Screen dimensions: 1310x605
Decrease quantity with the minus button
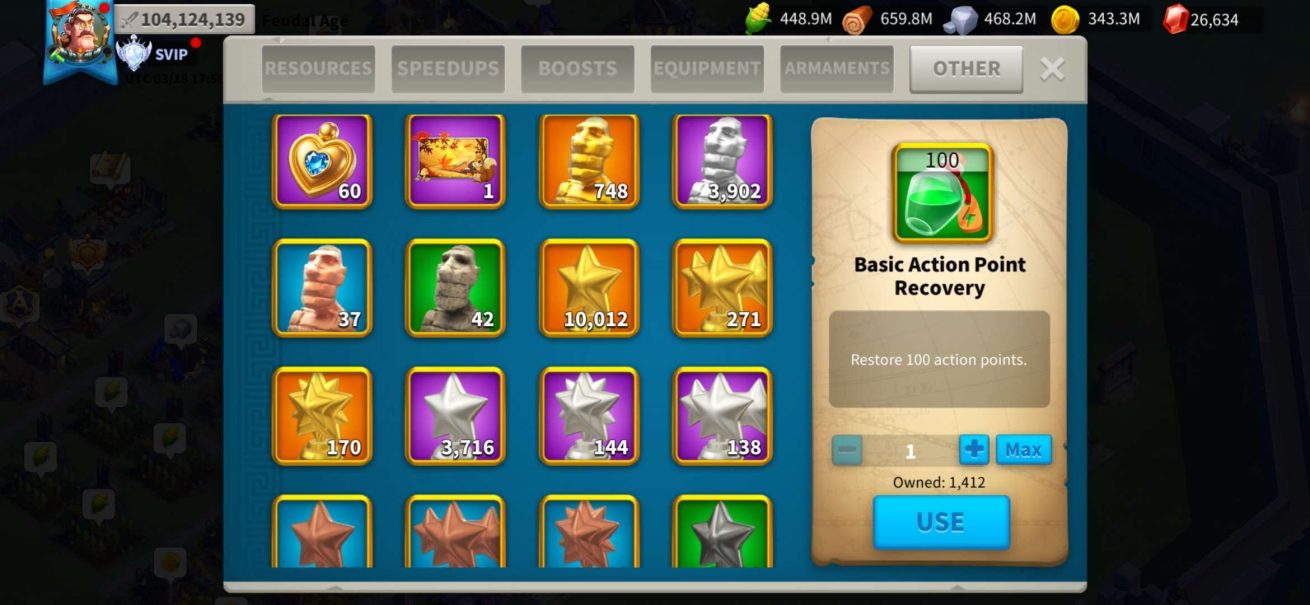click(x=847, y=450)
